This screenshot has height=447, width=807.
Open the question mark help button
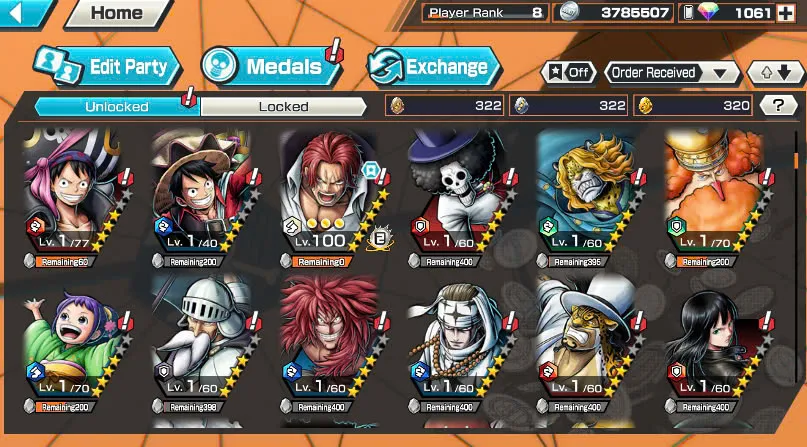[x=778, y=105]
